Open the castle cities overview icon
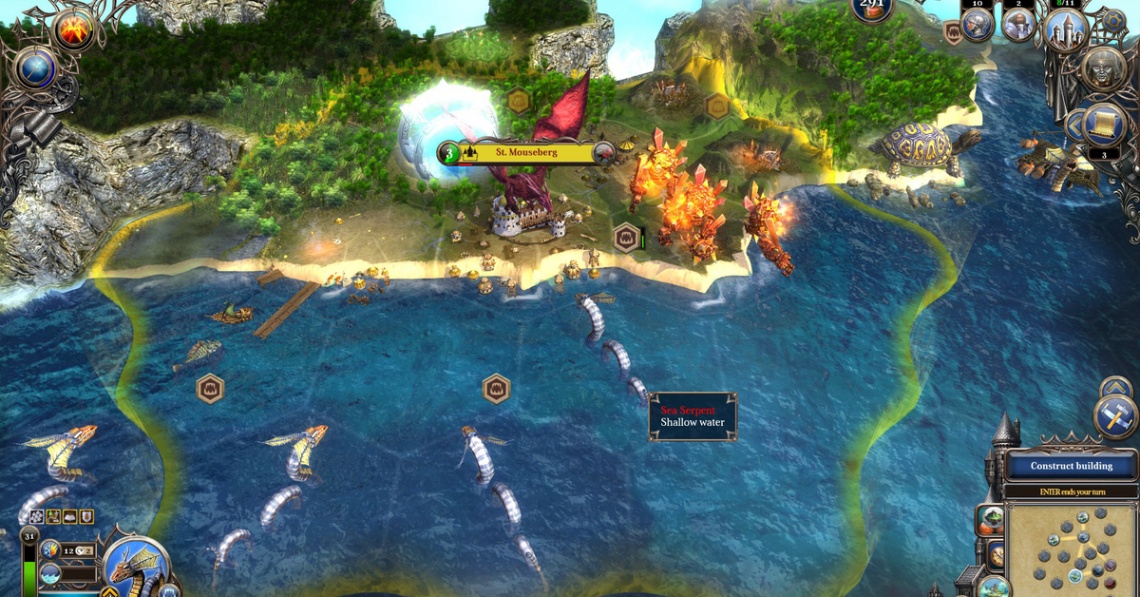Screen dimensions: 1140x597 pos(1066,29)
